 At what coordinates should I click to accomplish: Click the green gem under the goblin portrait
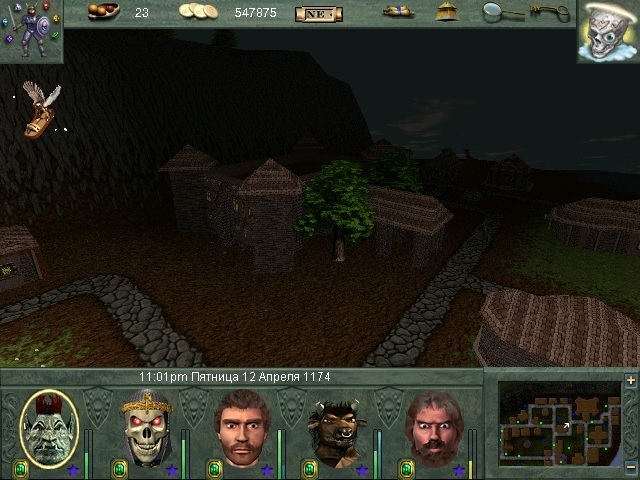click(x=20, y=468)
